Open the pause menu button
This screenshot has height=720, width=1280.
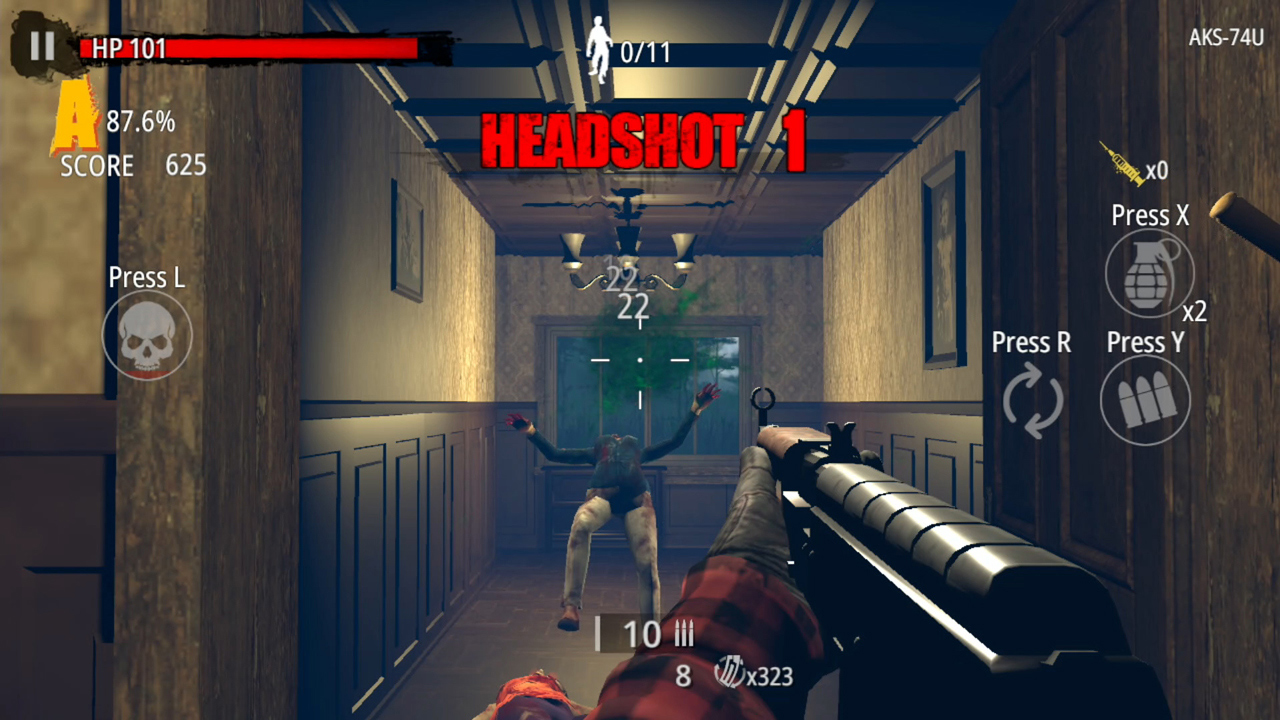click(40, 44)
